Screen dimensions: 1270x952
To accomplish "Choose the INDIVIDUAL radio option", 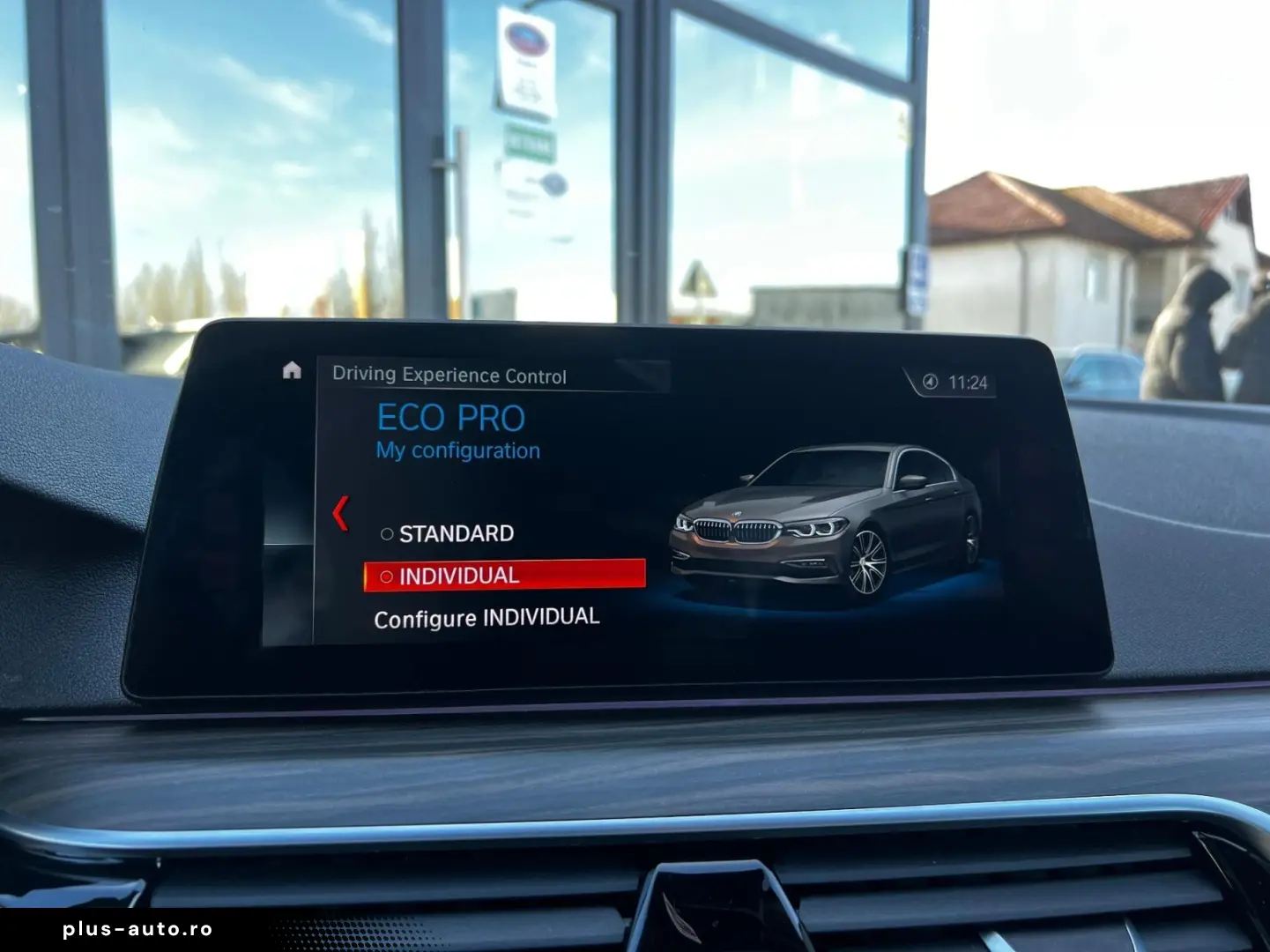I will [x=388, y=575].
